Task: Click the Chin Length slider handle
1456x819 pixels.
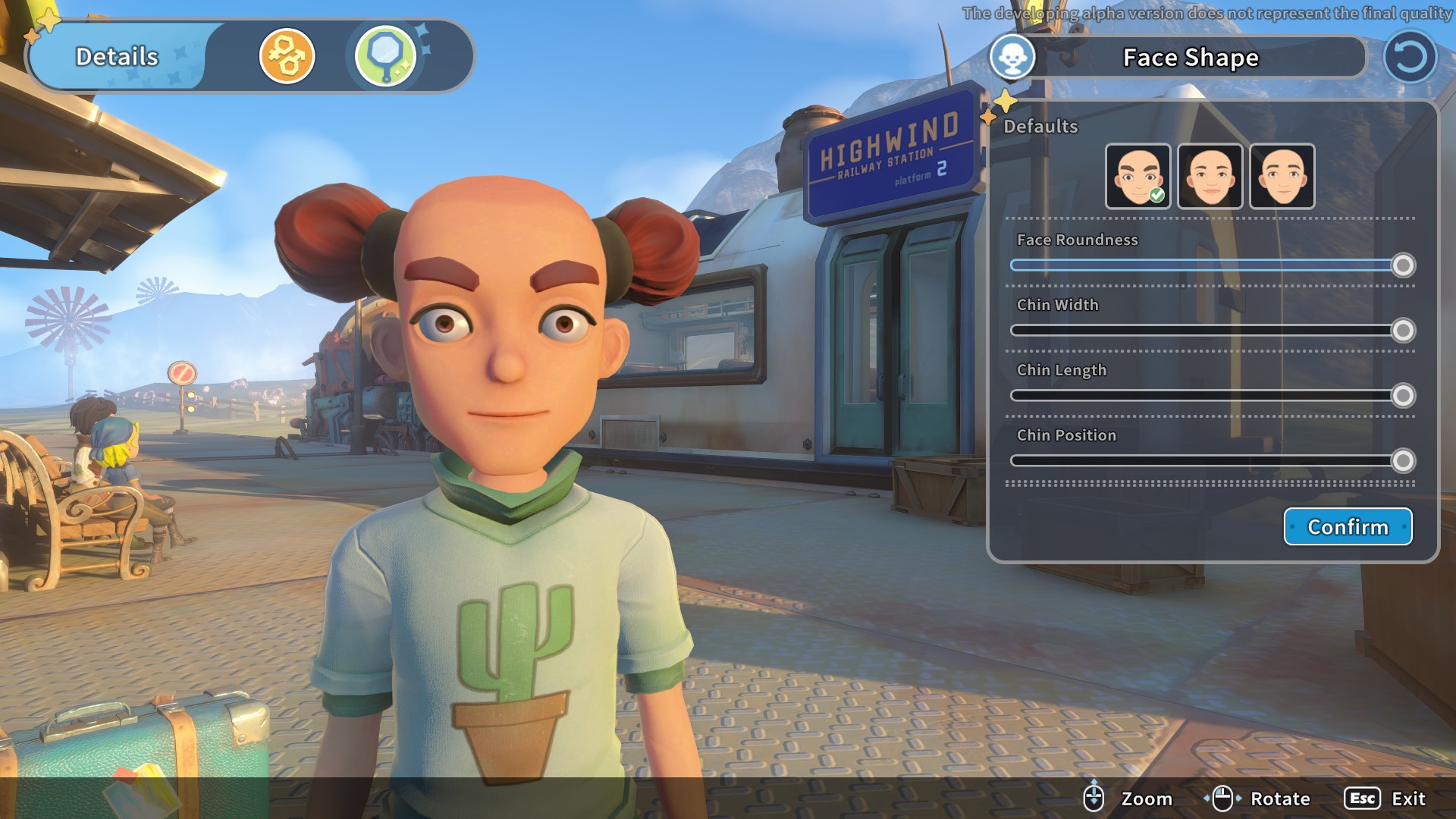Action: [1403, 396]
